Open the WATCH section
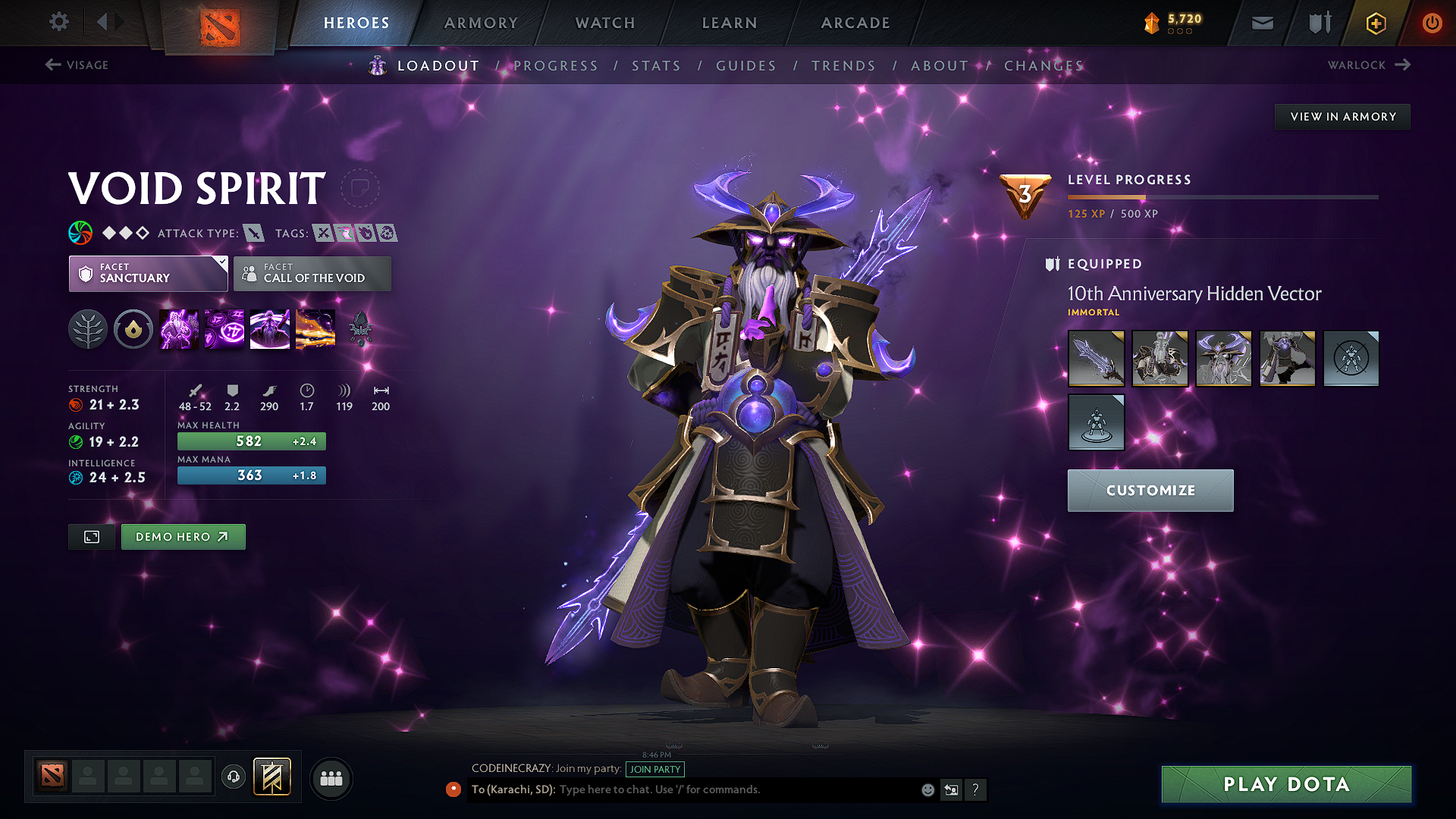The width and height of the screenshot is (1456, 819). pos(604,23)
